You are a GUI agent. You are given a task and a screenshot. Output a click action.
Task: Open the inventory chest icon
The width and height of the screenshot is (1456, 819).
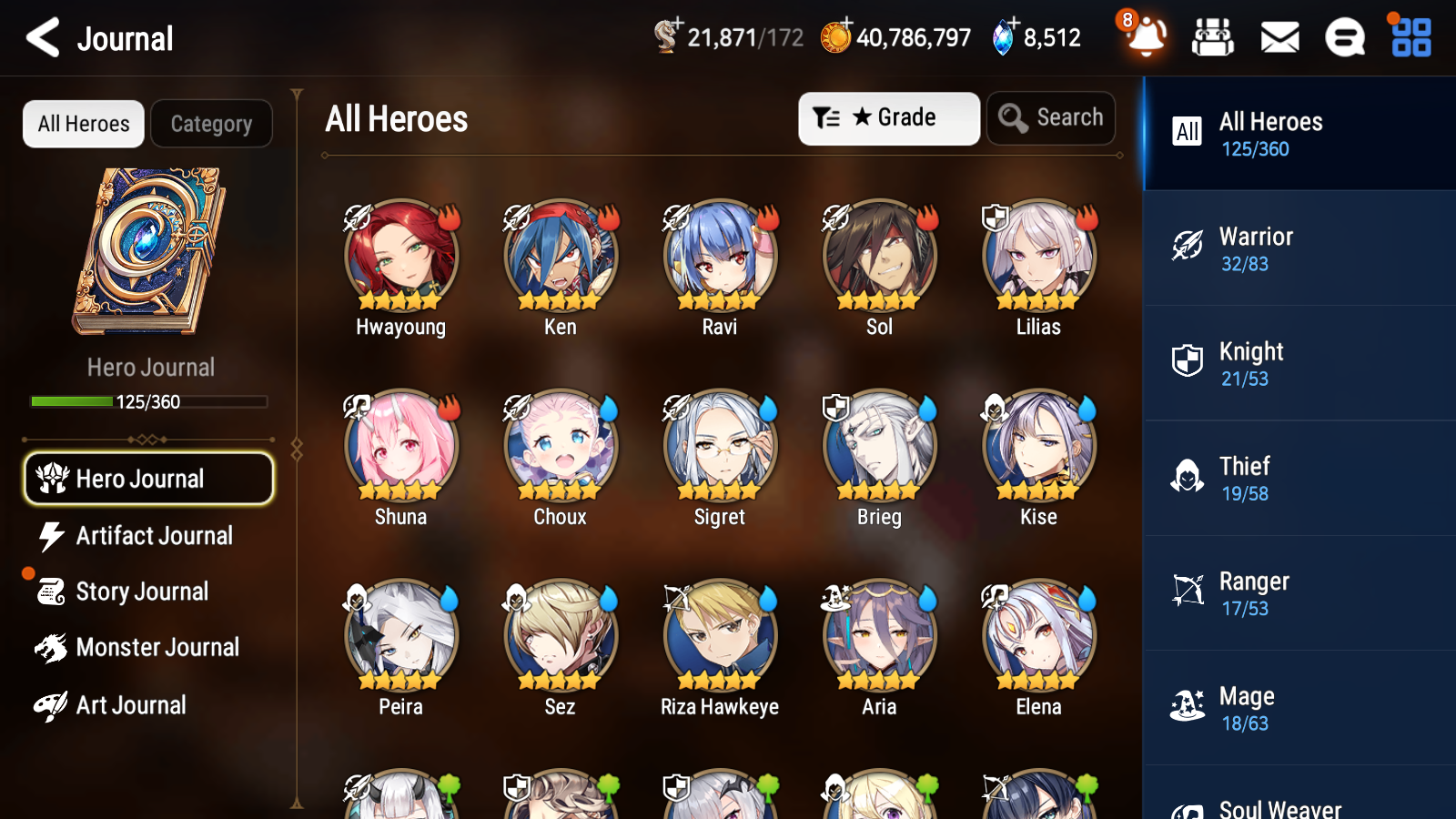point(1213,38)
